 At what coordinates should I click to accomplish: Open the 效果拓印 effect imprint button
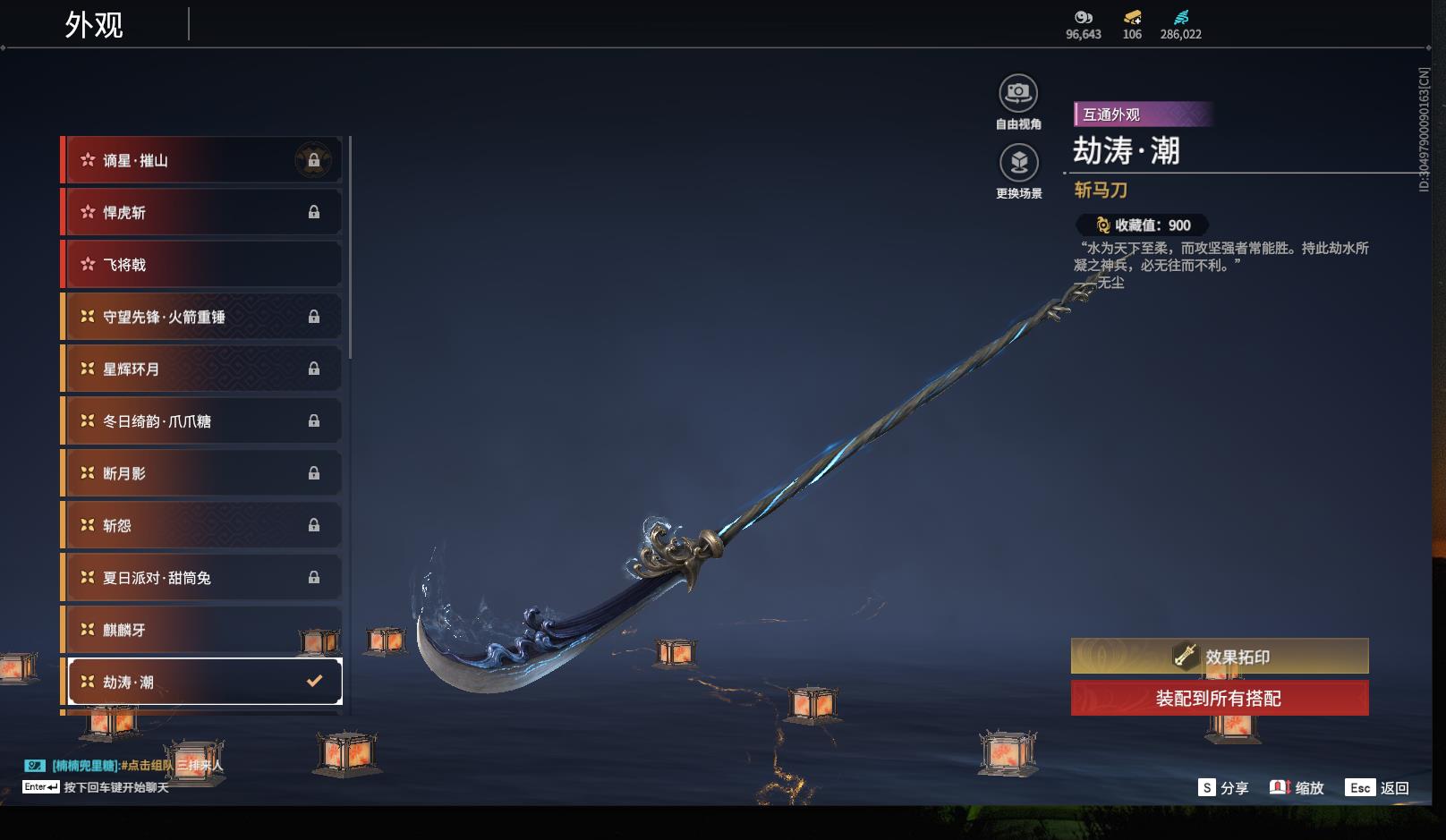(1219, 657)
